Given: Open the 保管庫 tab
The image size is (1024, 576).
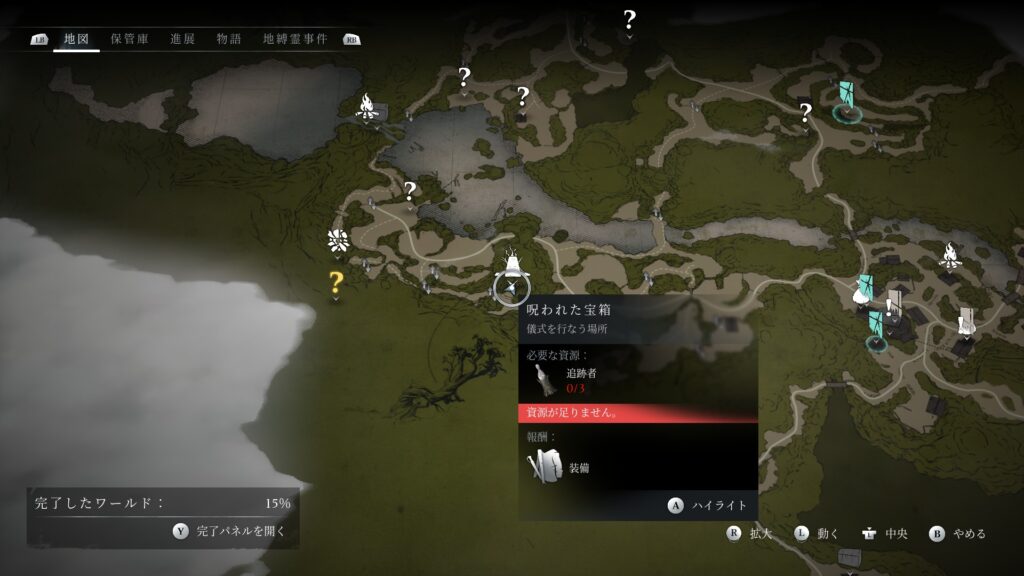Looking at the screenshot, I should pos(130,39).
